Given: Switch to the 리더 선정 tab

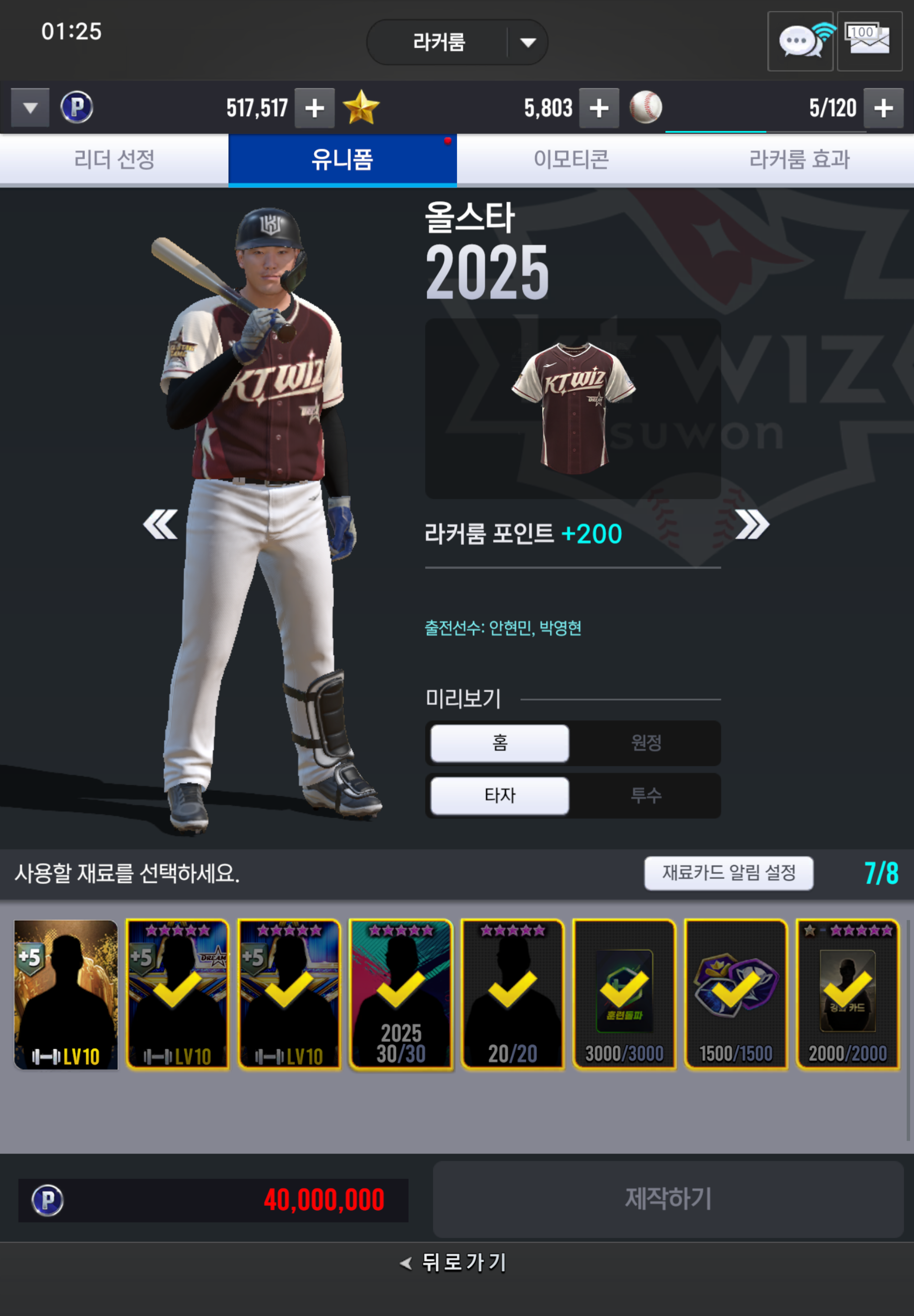Looking at the screenshot, I should coord(114,159).
